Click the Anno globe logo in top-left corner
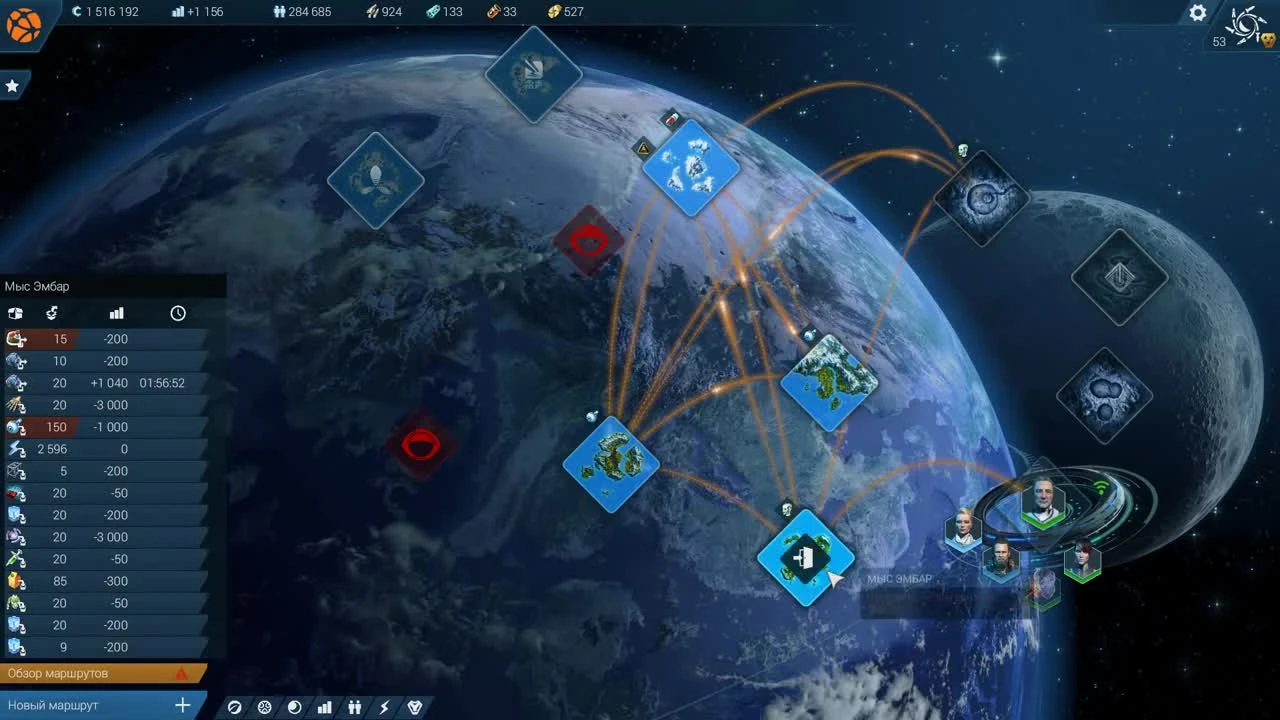This screenshot has height=720, width=1280. [x=22, y=25]
